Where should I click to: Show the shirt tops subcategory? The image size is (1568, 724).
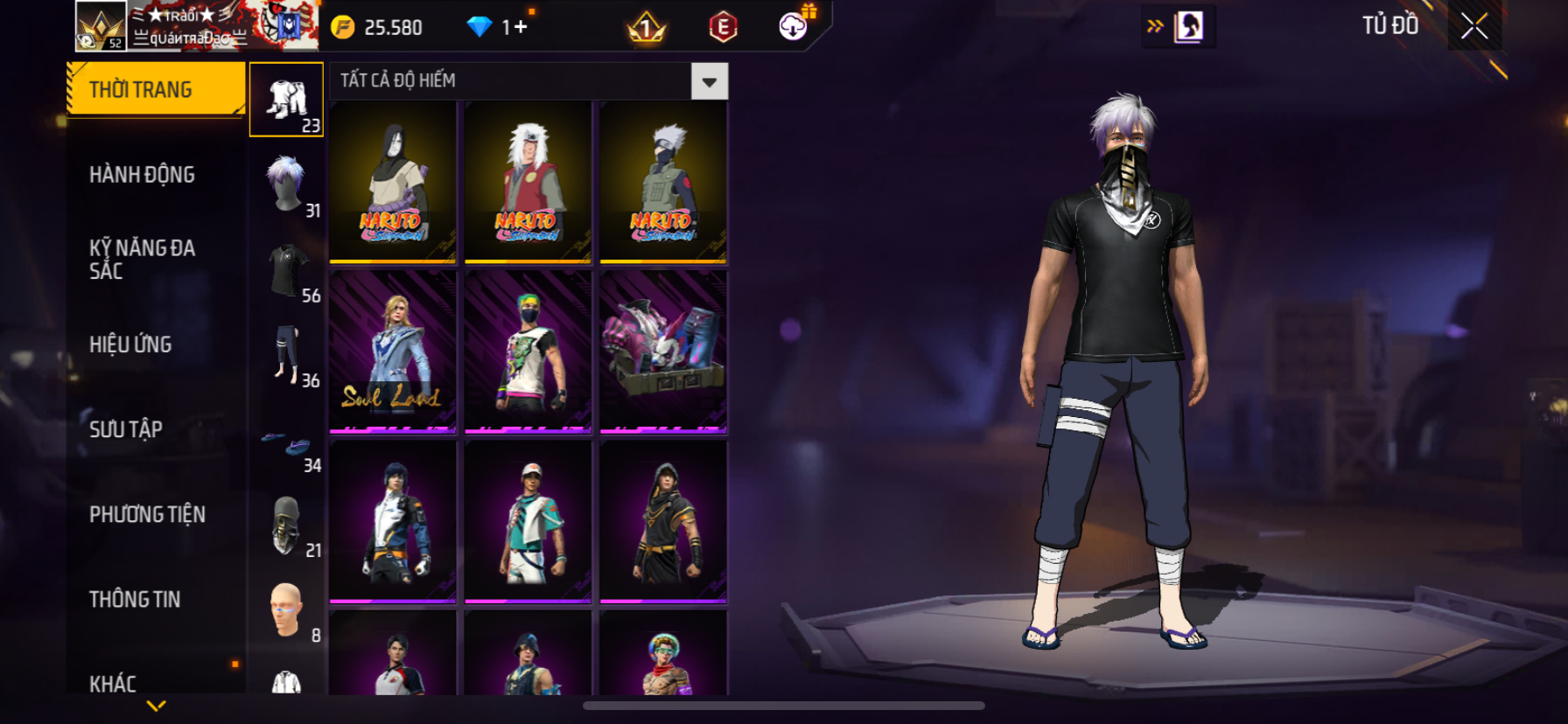pos(287,269)
